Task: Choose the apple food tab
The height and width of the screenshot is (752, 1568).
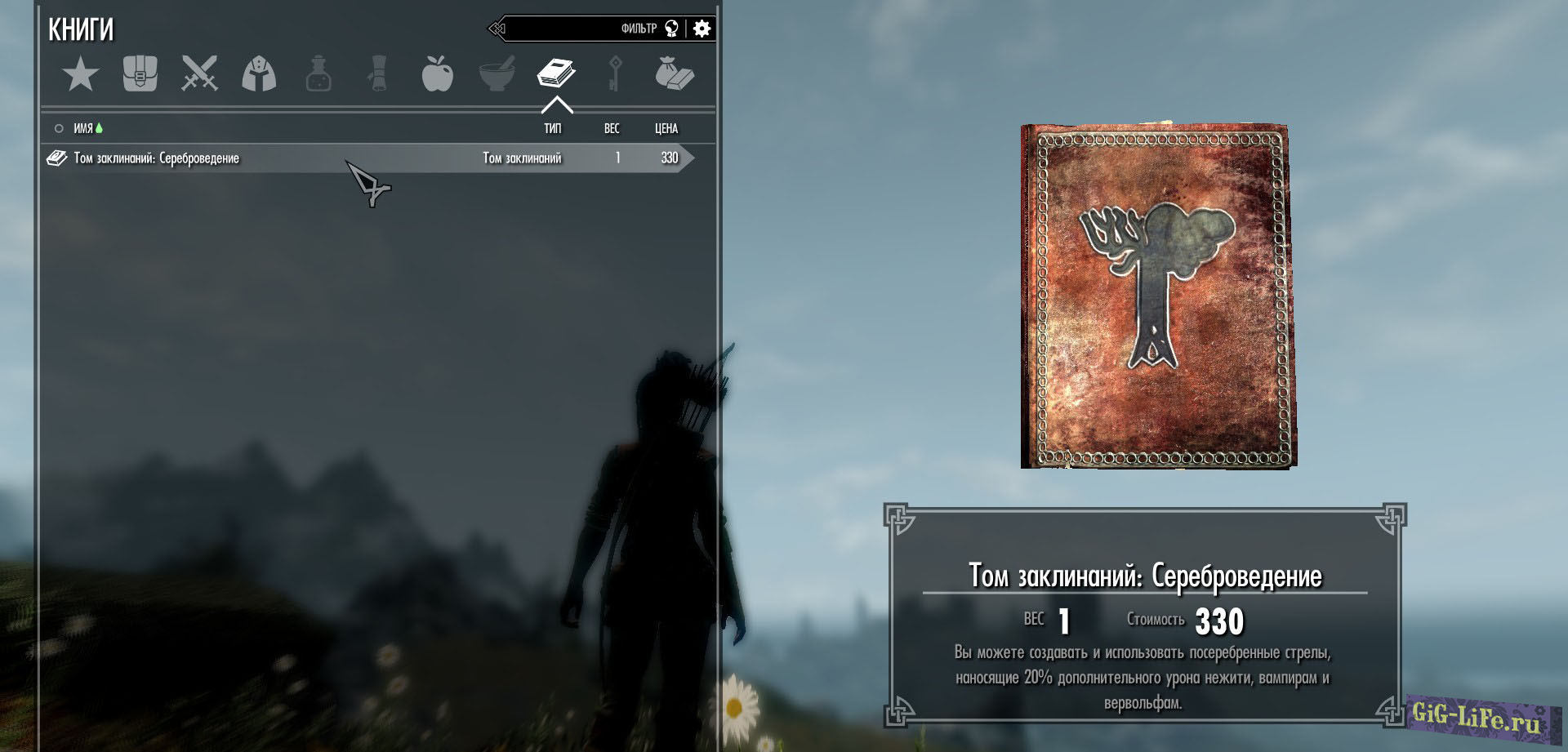Action: (x=437, y=74)
